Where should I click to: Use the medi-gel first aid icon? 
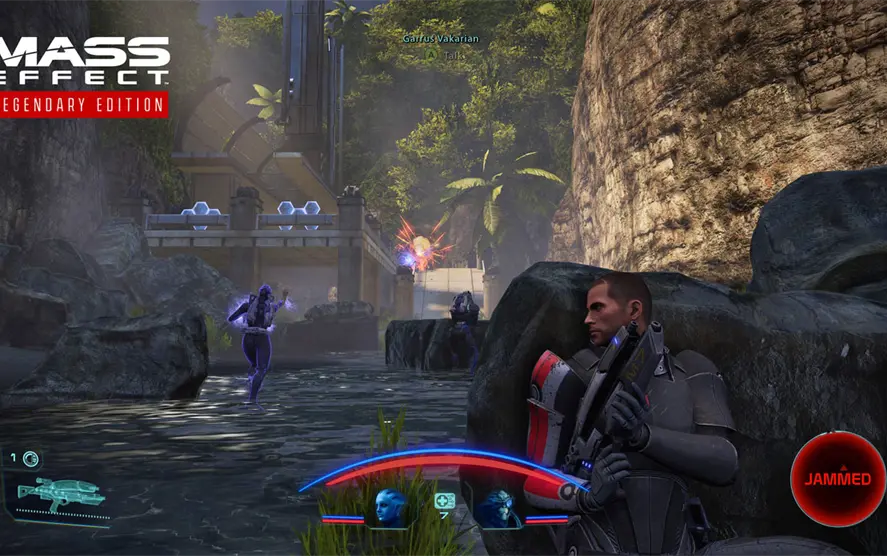tap(442, 499)
